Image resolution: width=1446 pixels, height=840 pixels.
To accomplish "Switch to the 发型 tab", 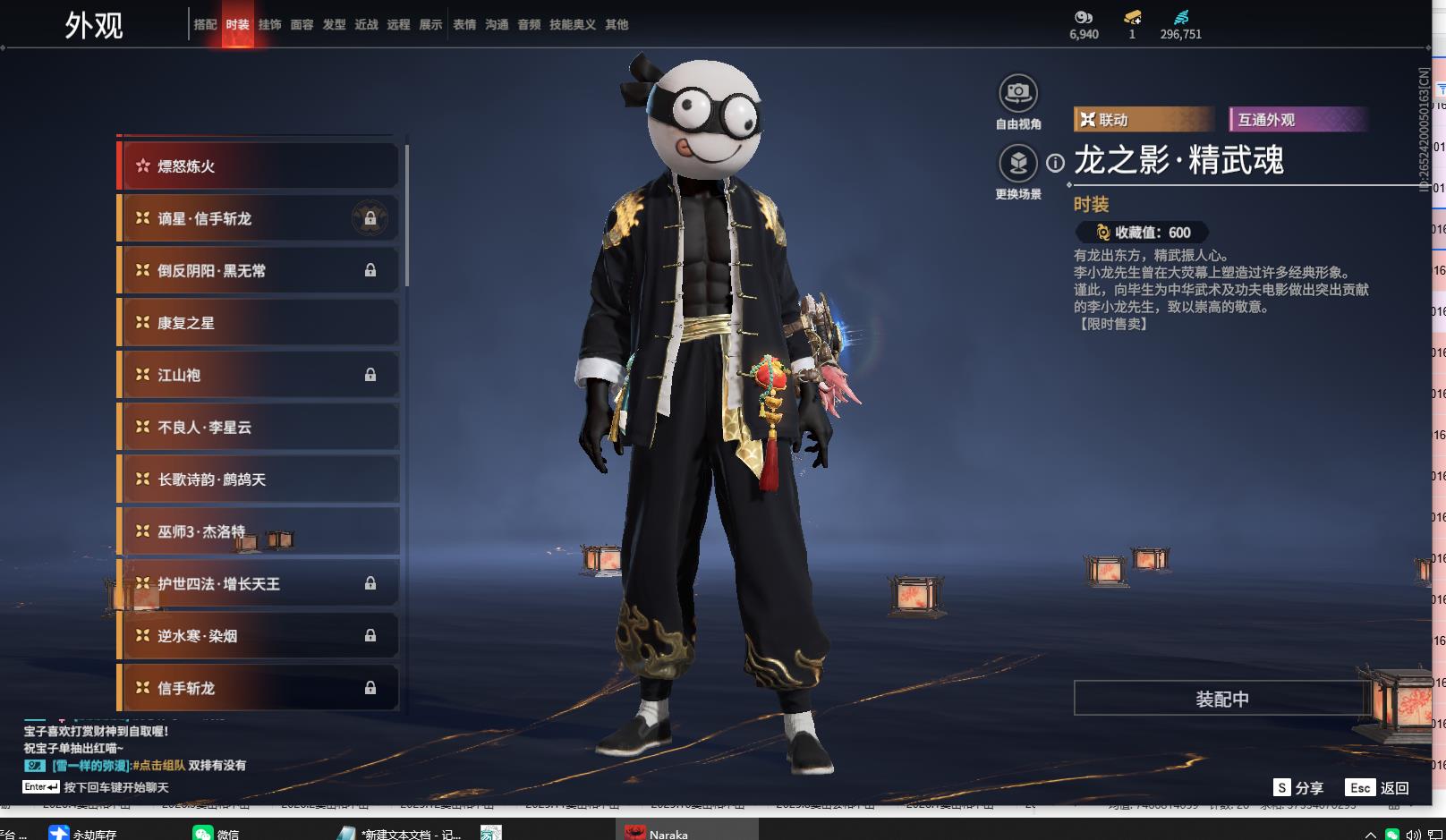I will coord(334,25).
